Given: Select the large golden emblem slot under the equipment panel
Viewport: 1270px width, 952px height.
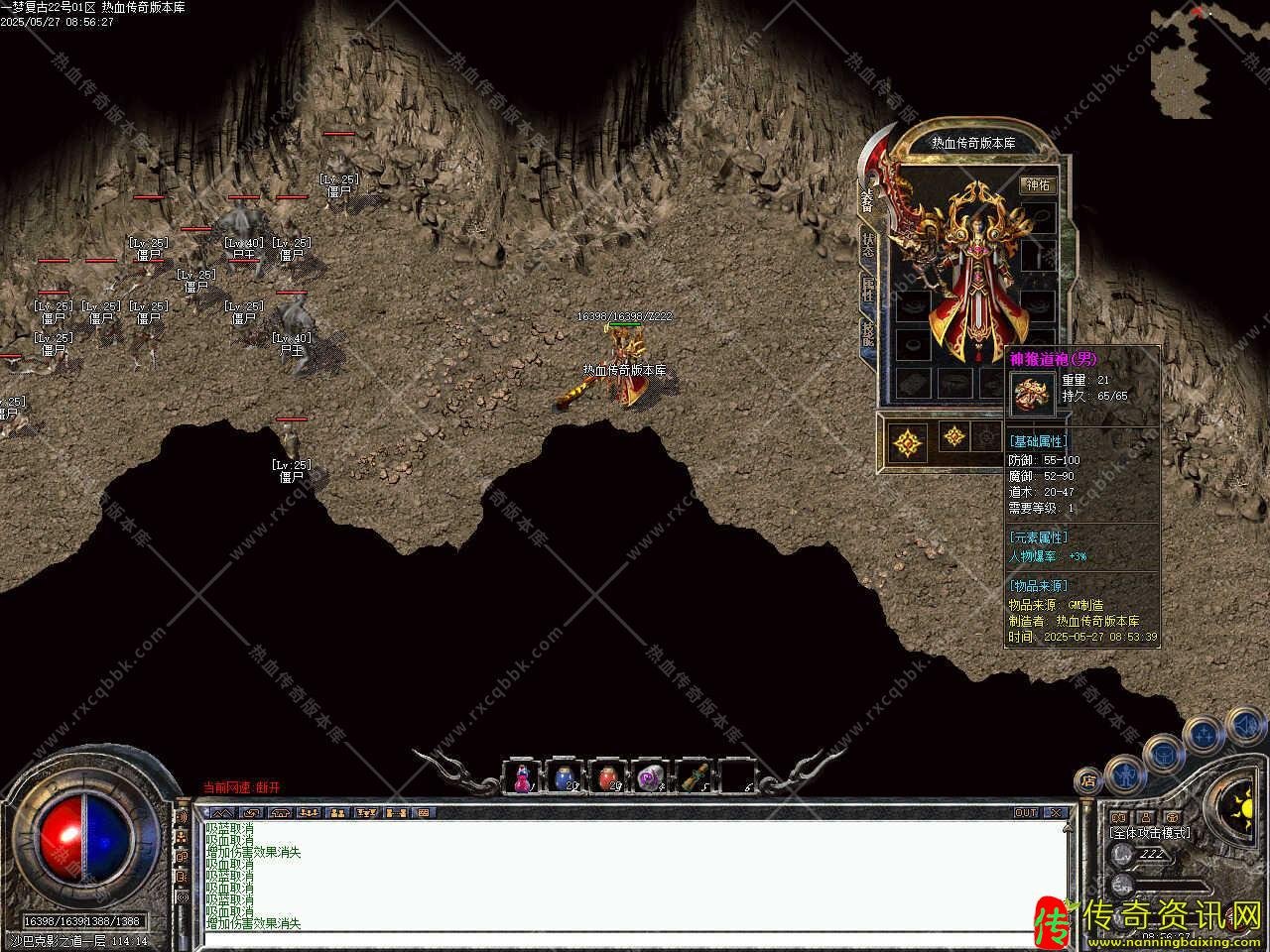Looking at the screenshot, I should click(907, 441).
